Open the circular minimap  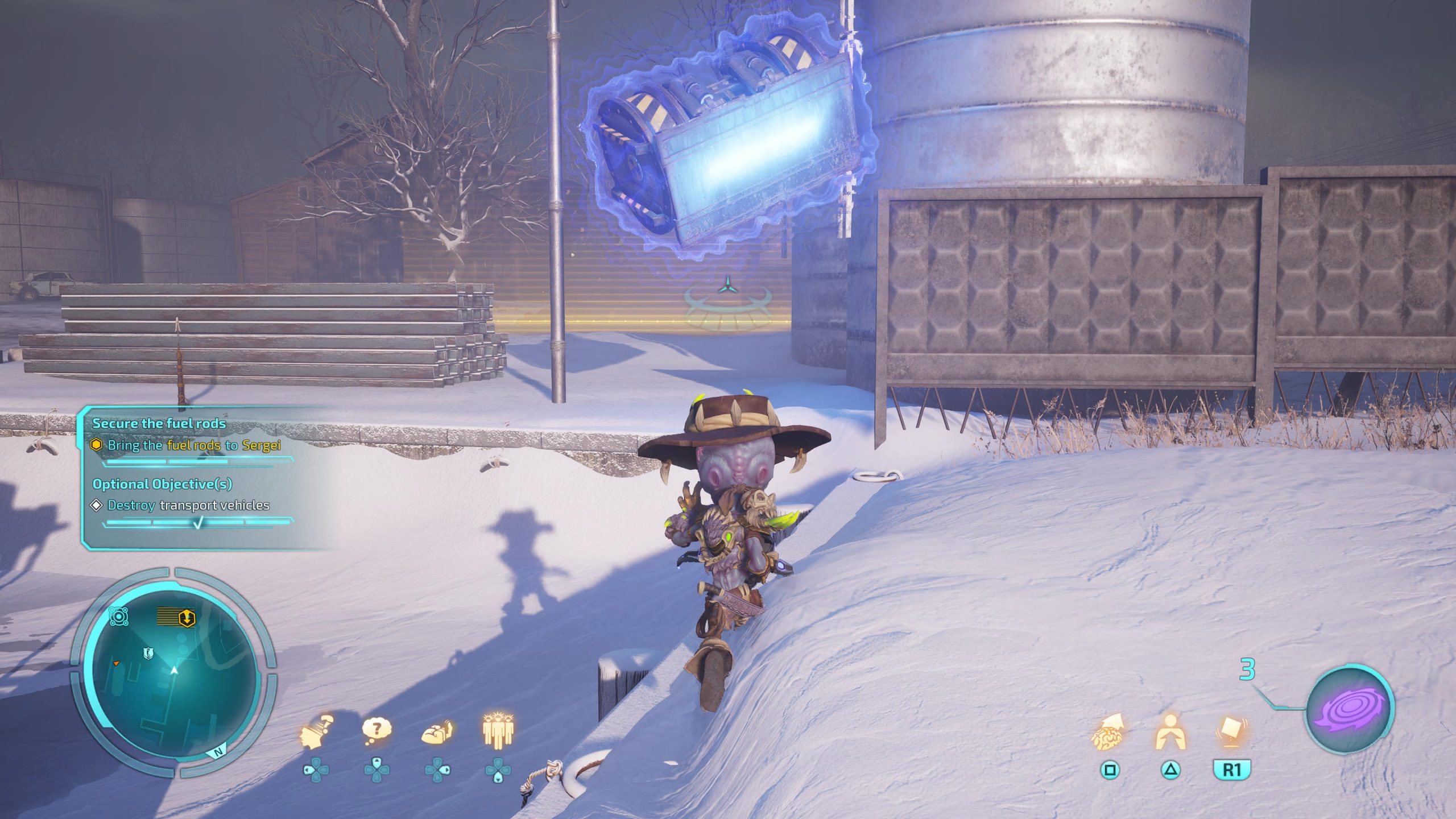[x=174, y=671]
